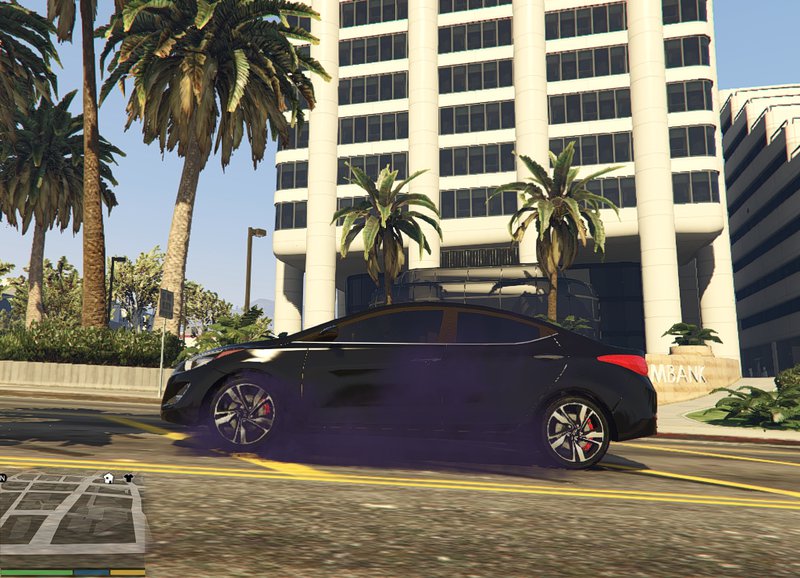Click the north compass marker on minimap
This screenshot has height=578, width=800.
(3, 478)
